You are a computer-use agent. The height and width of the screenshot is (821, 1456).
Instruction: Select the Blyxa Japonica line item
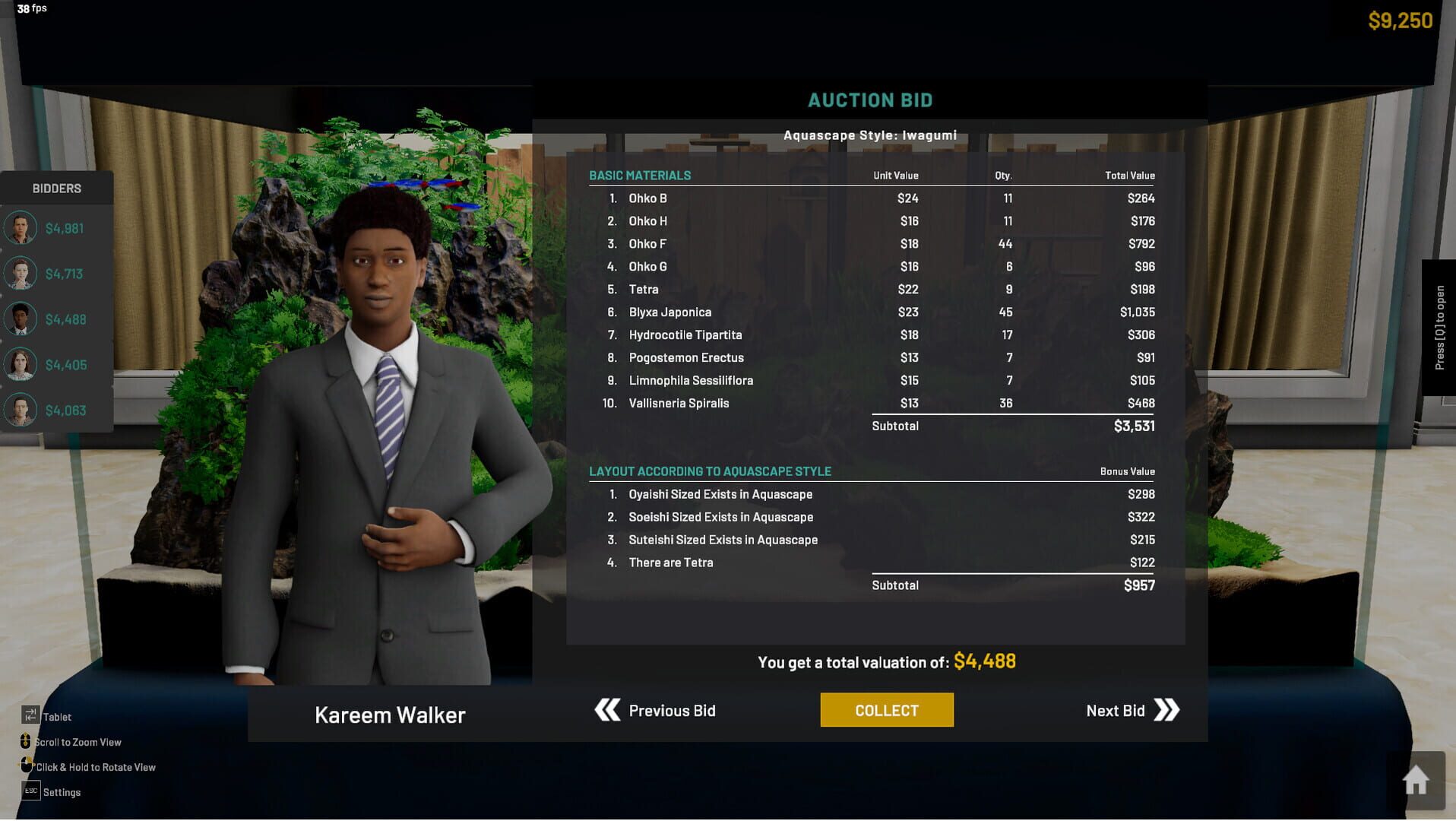coord(669,312)
